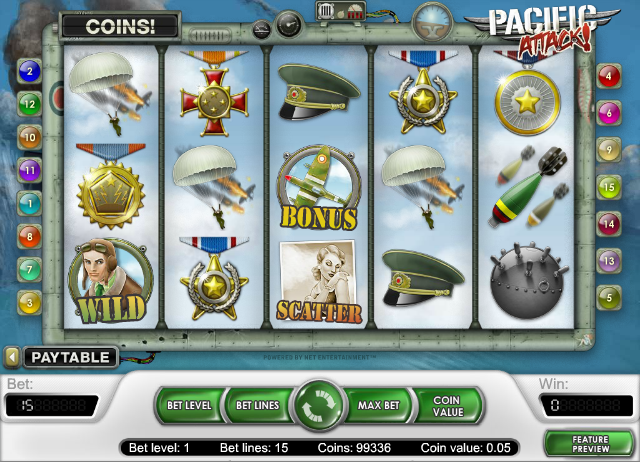Screen dimensions: 640x462
Task: Open the FEATURE PREVIEW
Action: click(589, 443)
